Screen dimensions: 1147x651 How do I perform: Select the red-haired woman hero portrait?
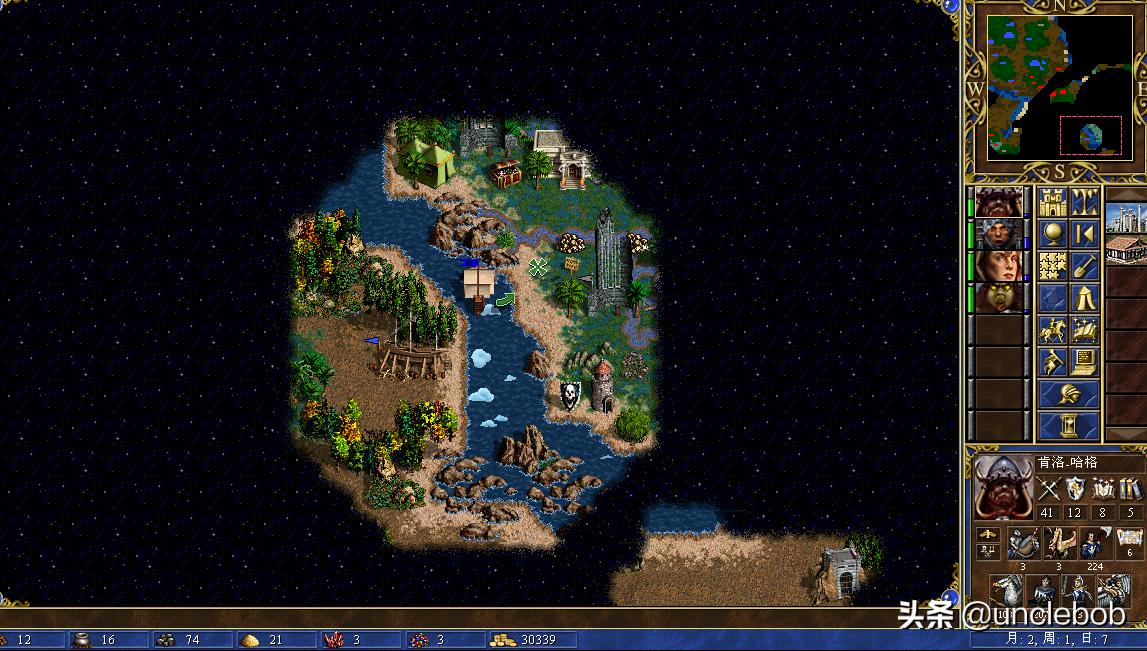(999, 266)
